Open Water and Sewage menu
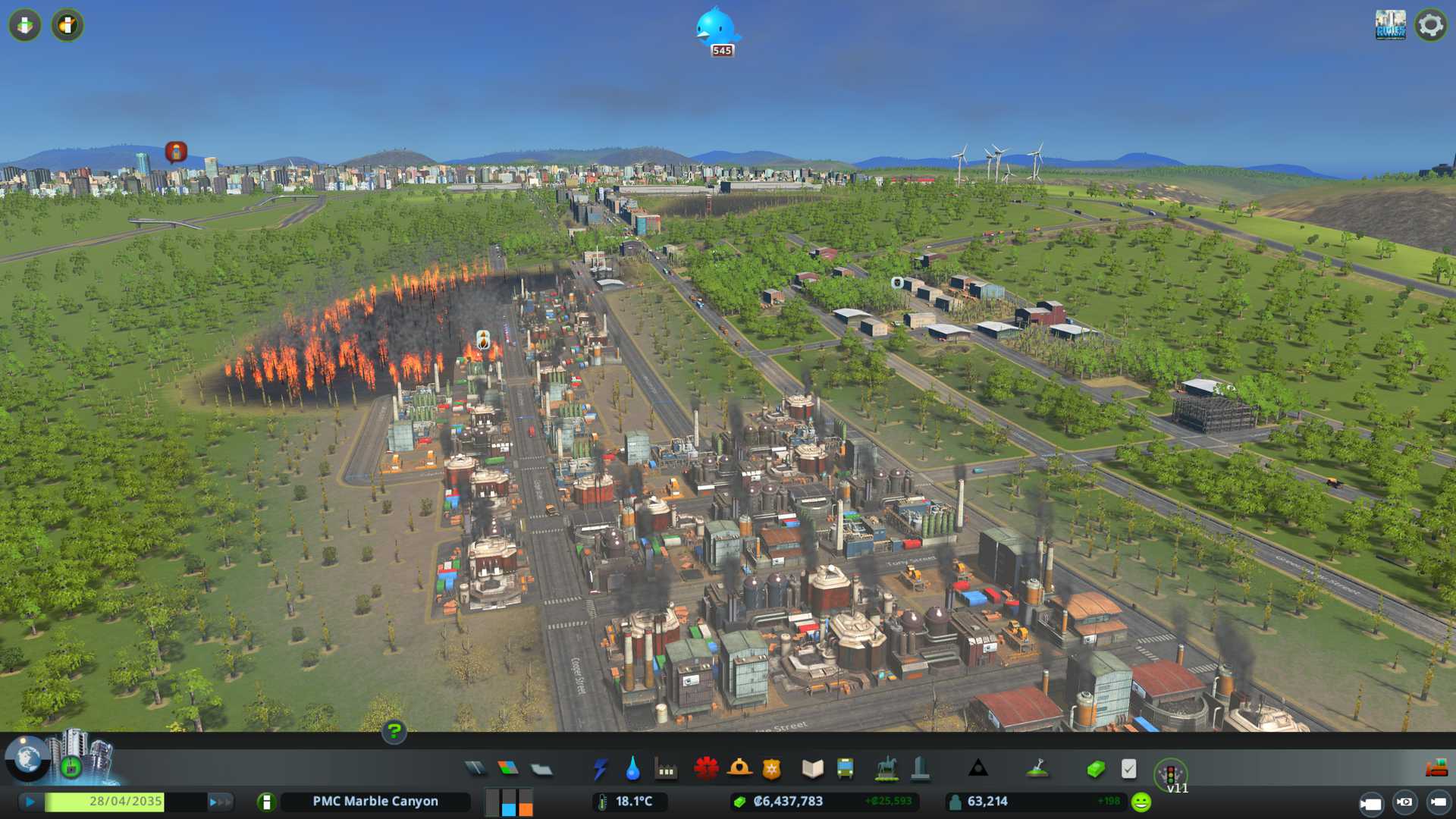Screen dimensions: 1456x819 click(632, 769)
